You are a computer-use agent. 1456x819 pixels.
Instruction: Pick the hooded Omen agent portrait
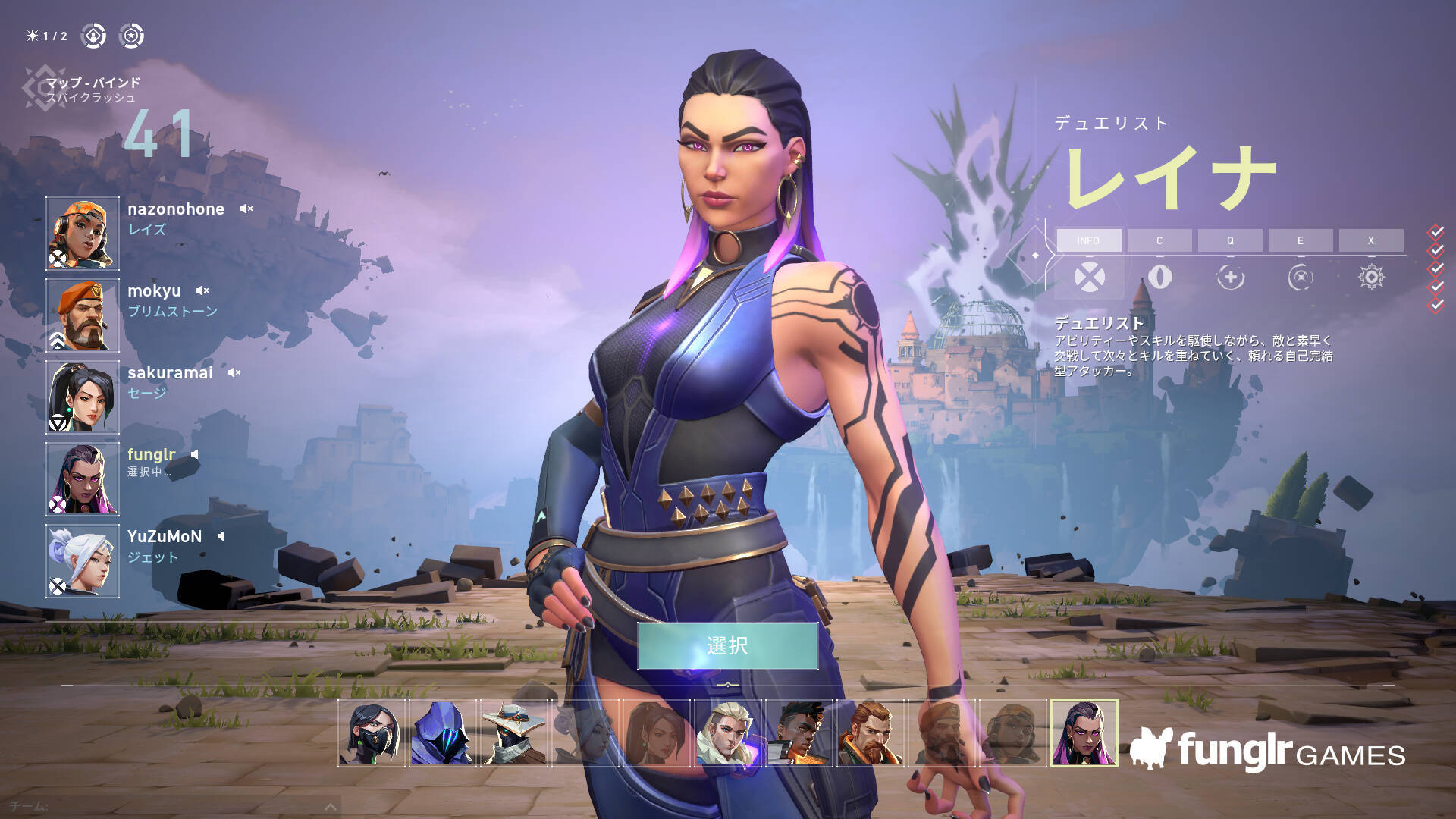(443, 733)
